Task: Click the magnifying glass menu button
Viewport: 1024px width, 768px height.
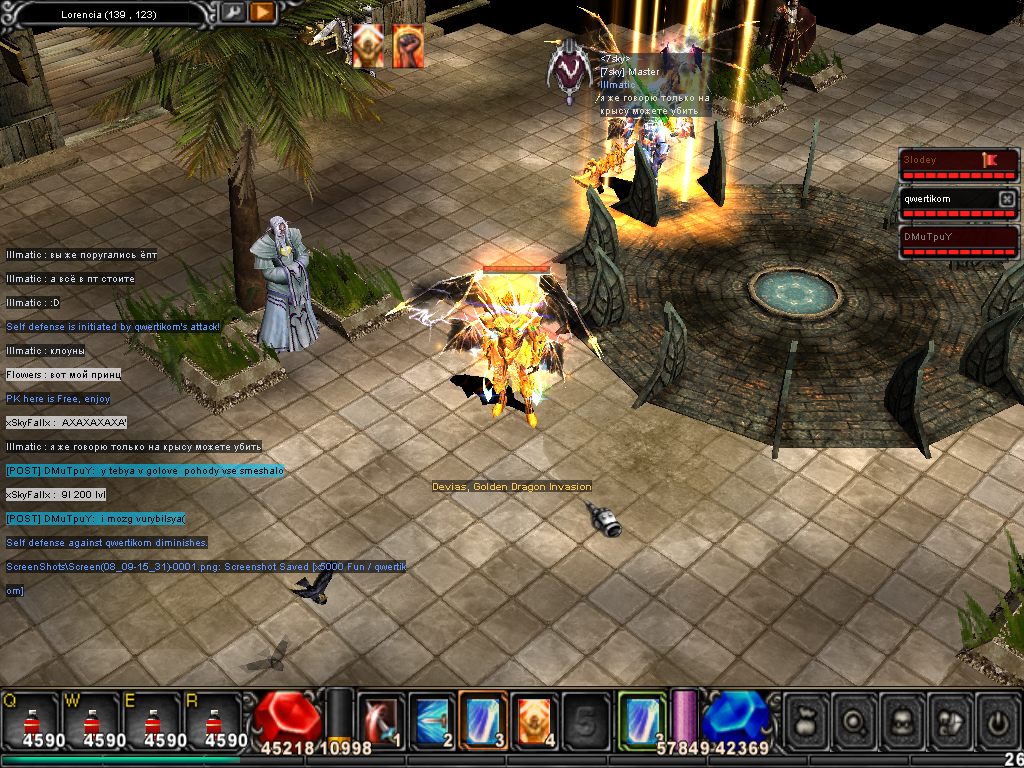Action: coord(856,721)
